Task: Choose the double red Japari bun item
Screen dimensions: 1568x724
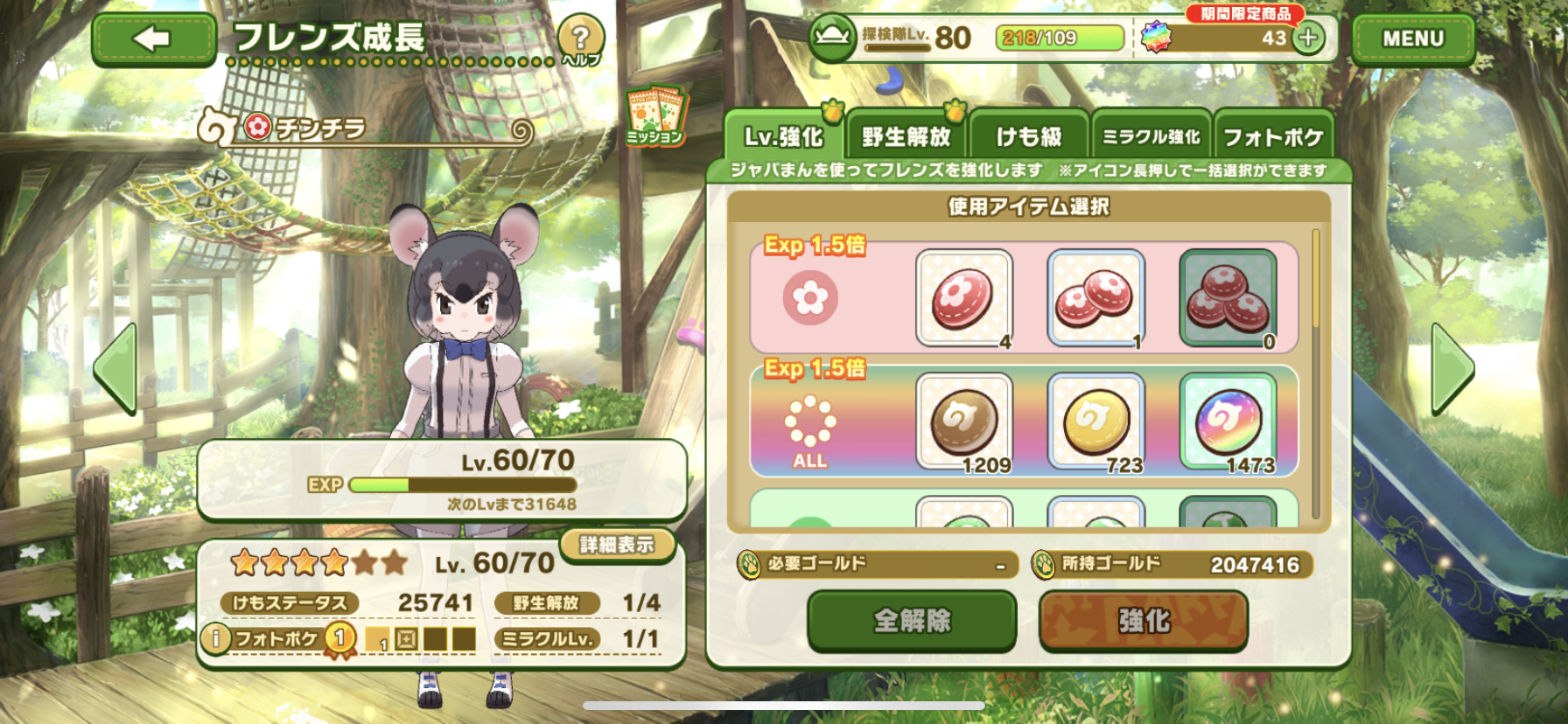Action: coord(1095,298)
